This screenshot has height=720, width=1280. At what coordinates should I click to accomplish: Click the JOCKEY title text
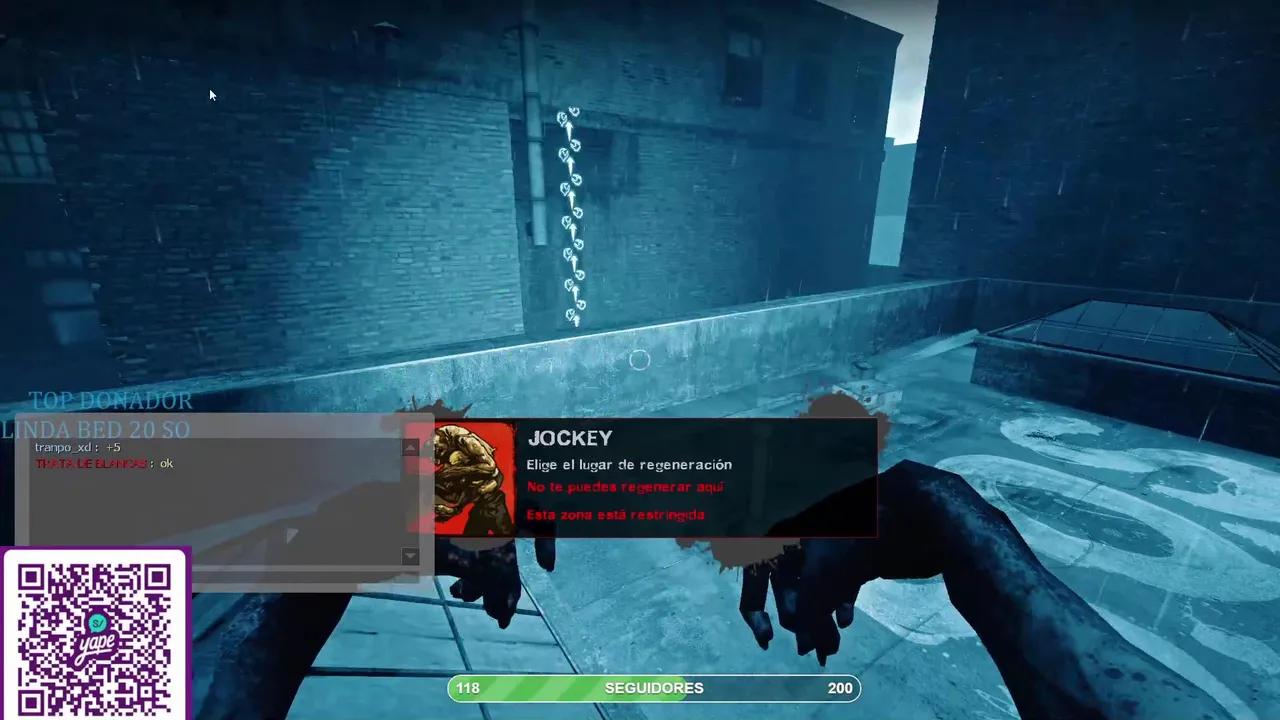tap(569, 438)
